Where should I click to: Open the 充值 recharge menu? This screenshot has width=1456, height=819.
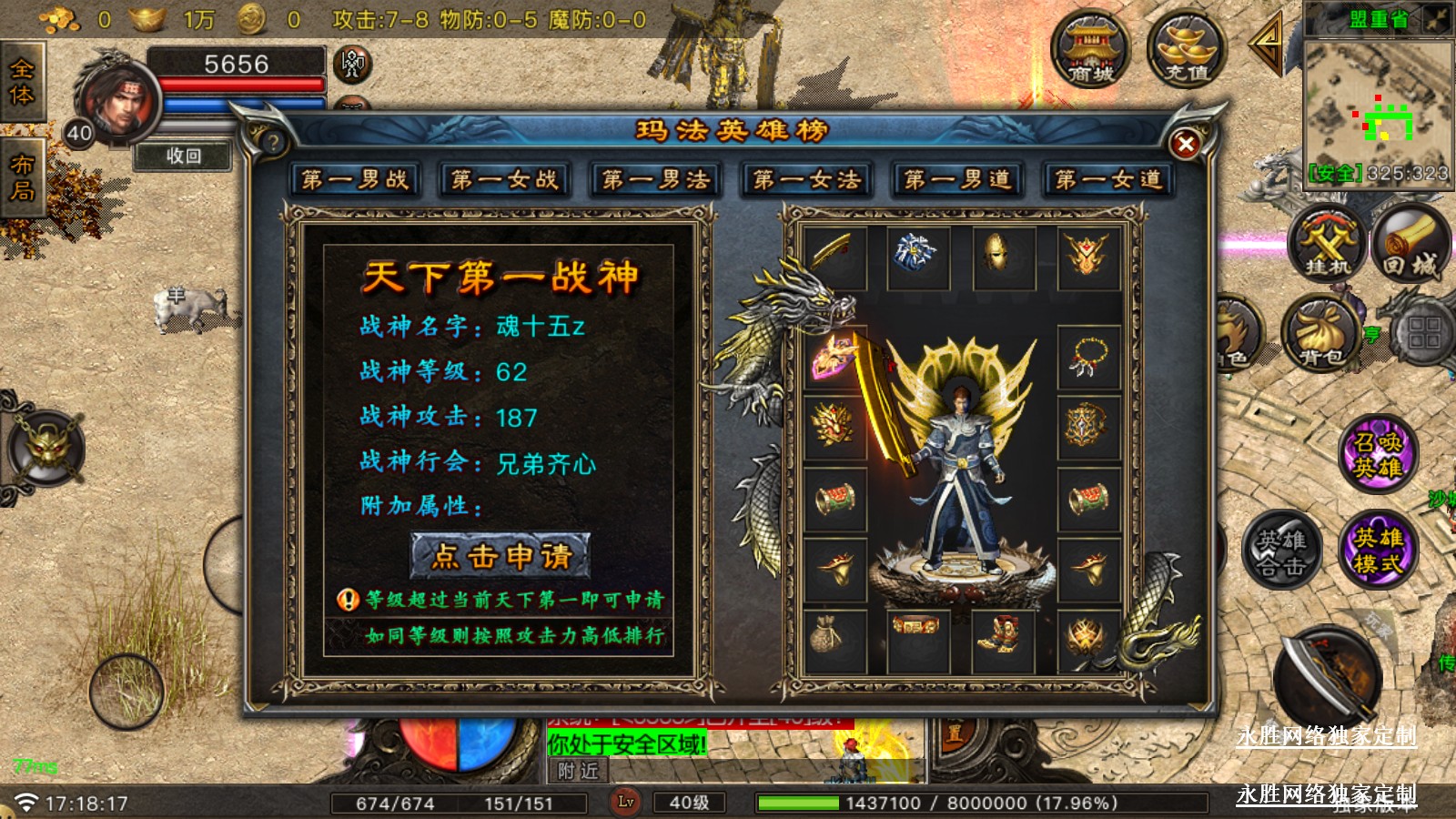[x=1186, y=50]
